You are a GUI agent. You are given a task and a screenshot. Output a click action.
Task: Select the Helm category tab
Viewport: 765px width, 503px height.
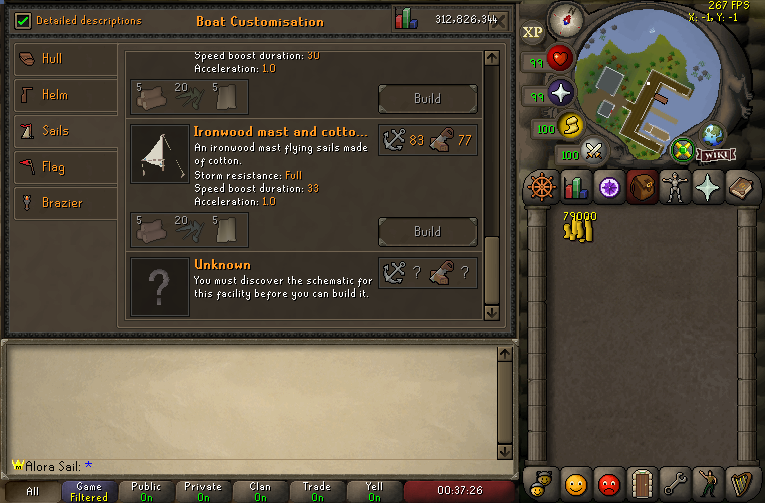[65, 95]
